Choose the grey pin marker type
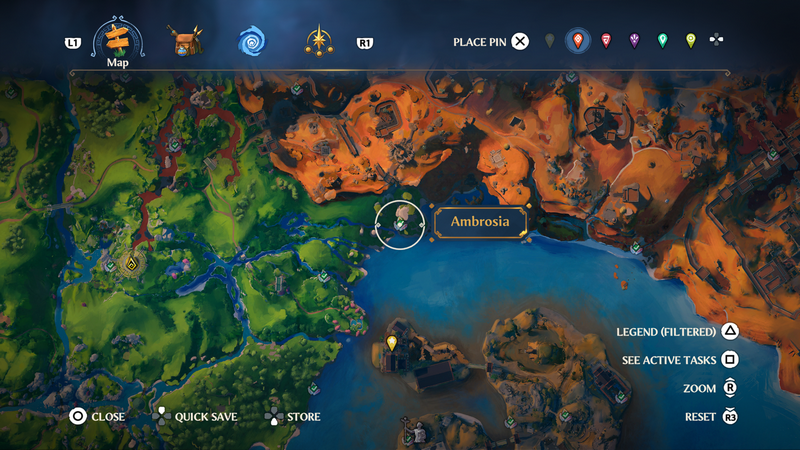Screen dimensions: 800x450 [x=549, y=41]
